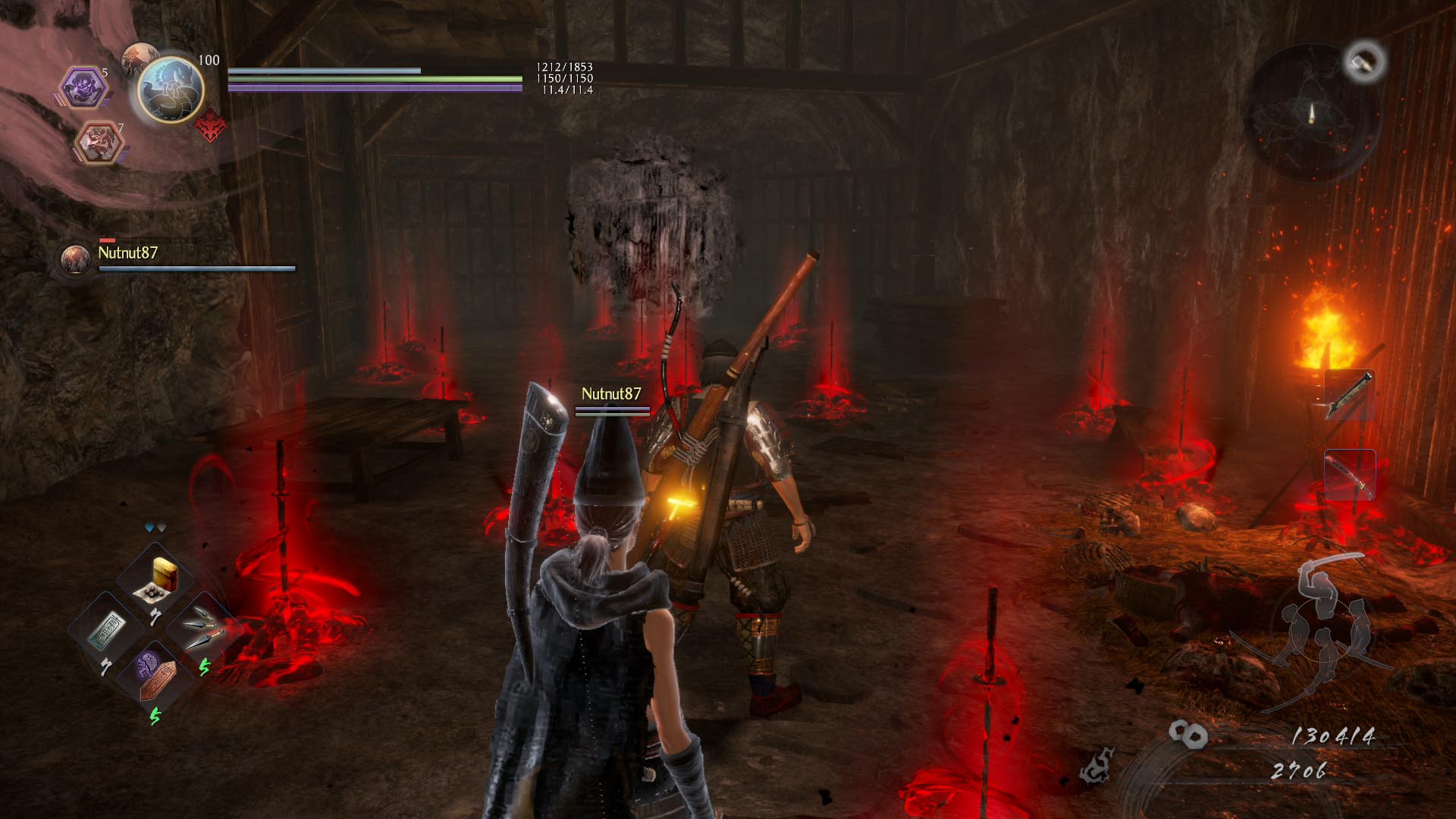Use the orange talisman with purple figure
Image resolution: width=1456 pixels, height=819 pixels.
click(x=156, y=676)
